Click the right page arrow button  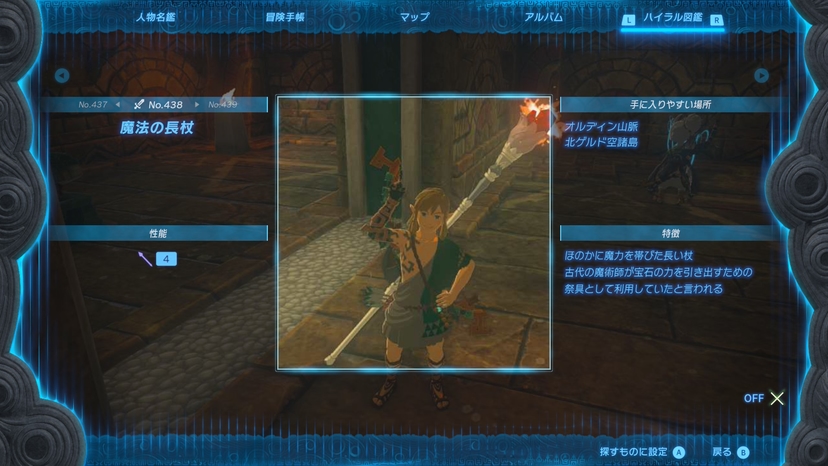pos(762,75)
